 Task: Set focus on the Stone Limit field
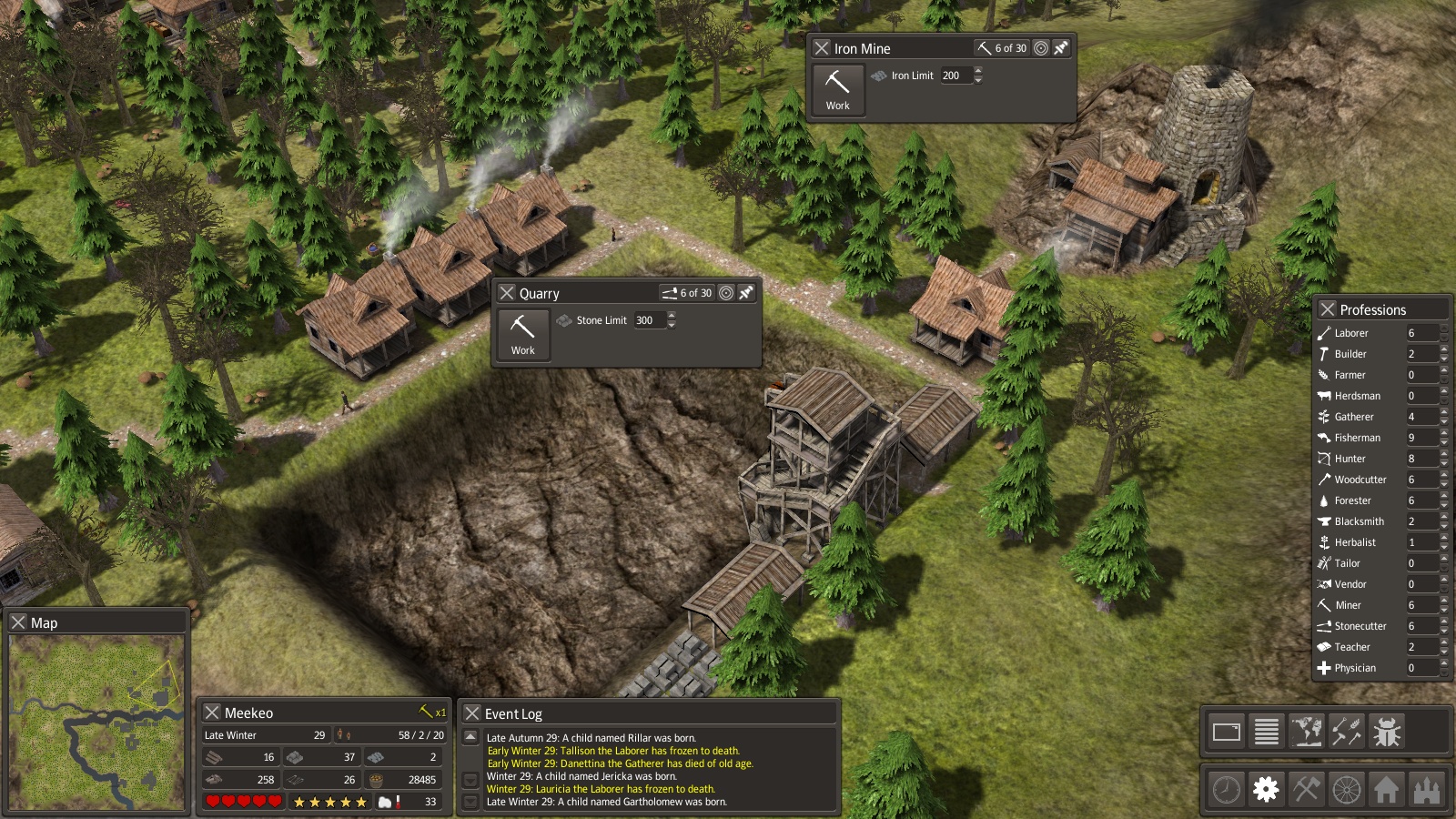point(649,320)
